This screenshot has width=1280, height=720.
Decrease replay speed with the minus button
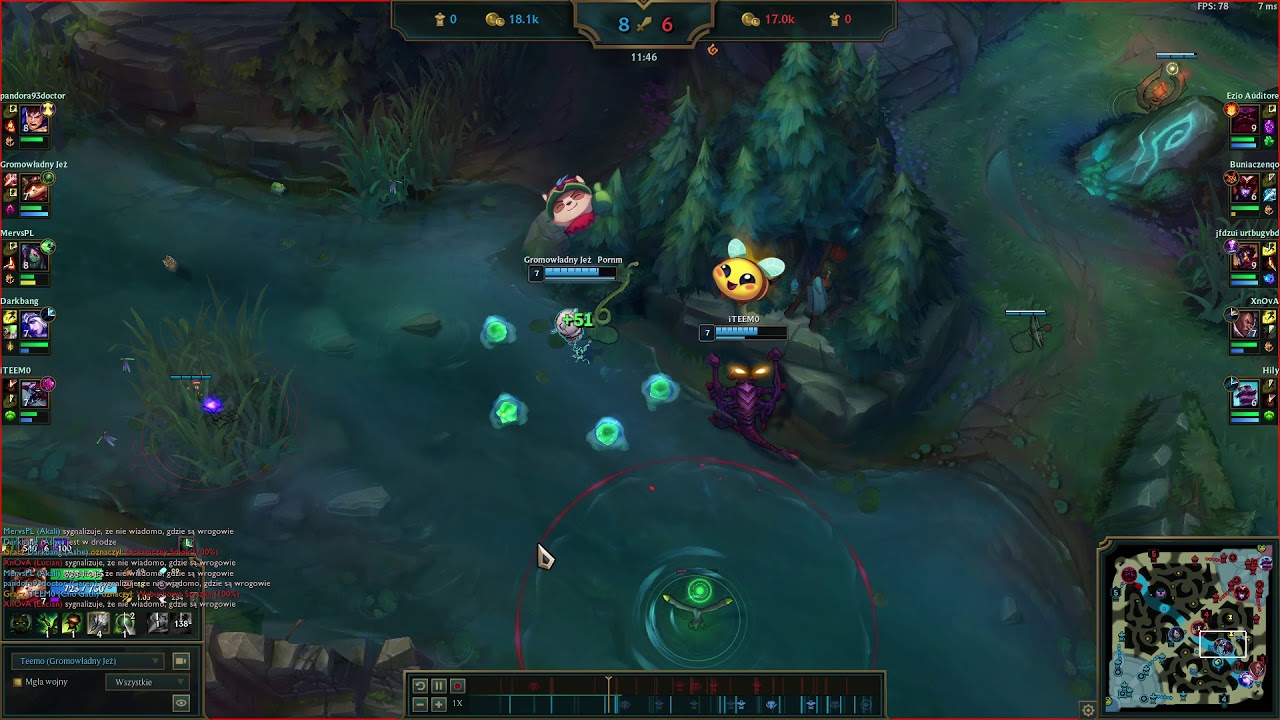(420, 704)
